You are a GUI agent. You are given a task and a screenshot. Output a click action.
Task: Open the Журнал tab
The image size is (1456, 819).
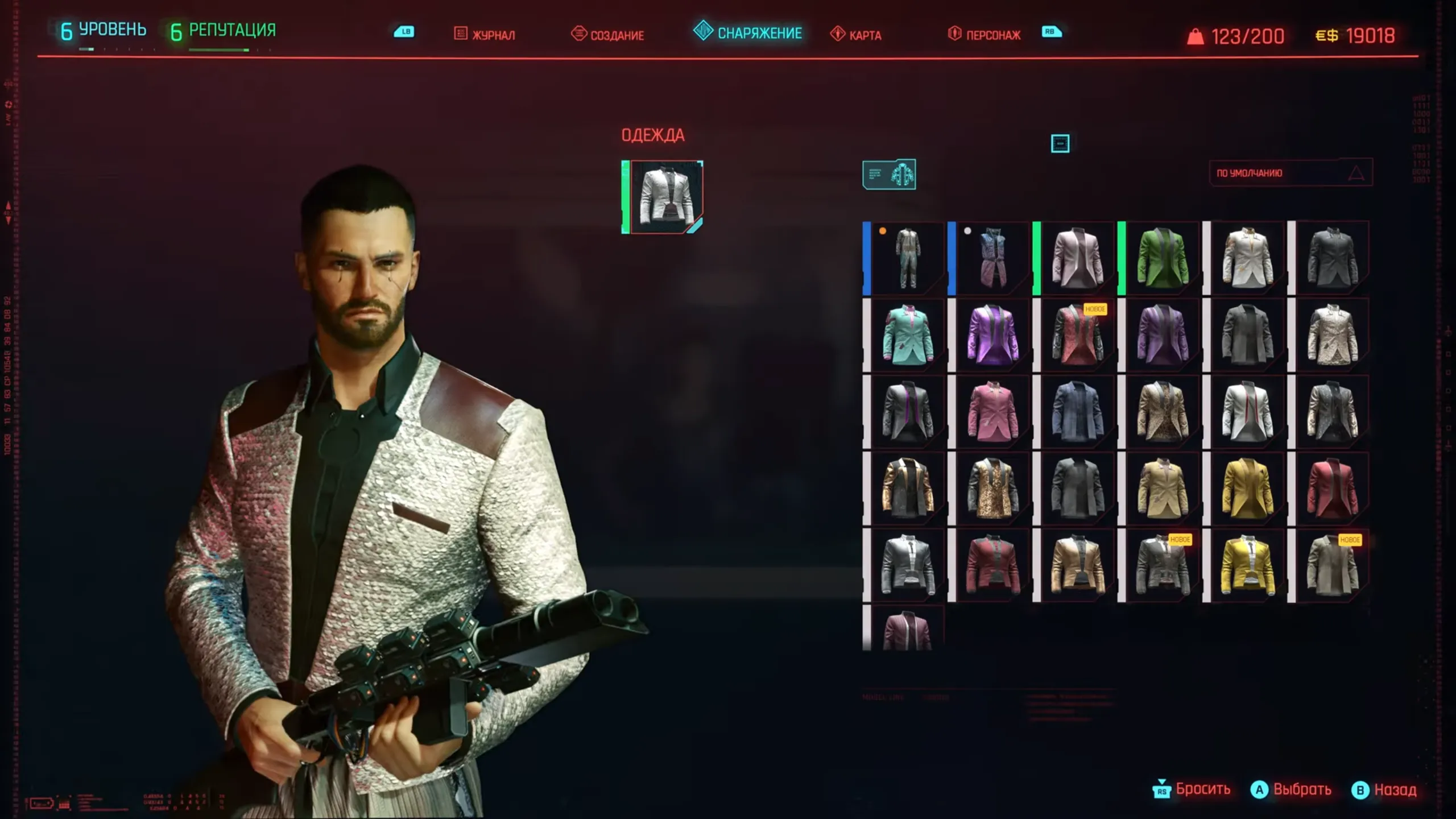pyautogui.click(x=485, y=35)
